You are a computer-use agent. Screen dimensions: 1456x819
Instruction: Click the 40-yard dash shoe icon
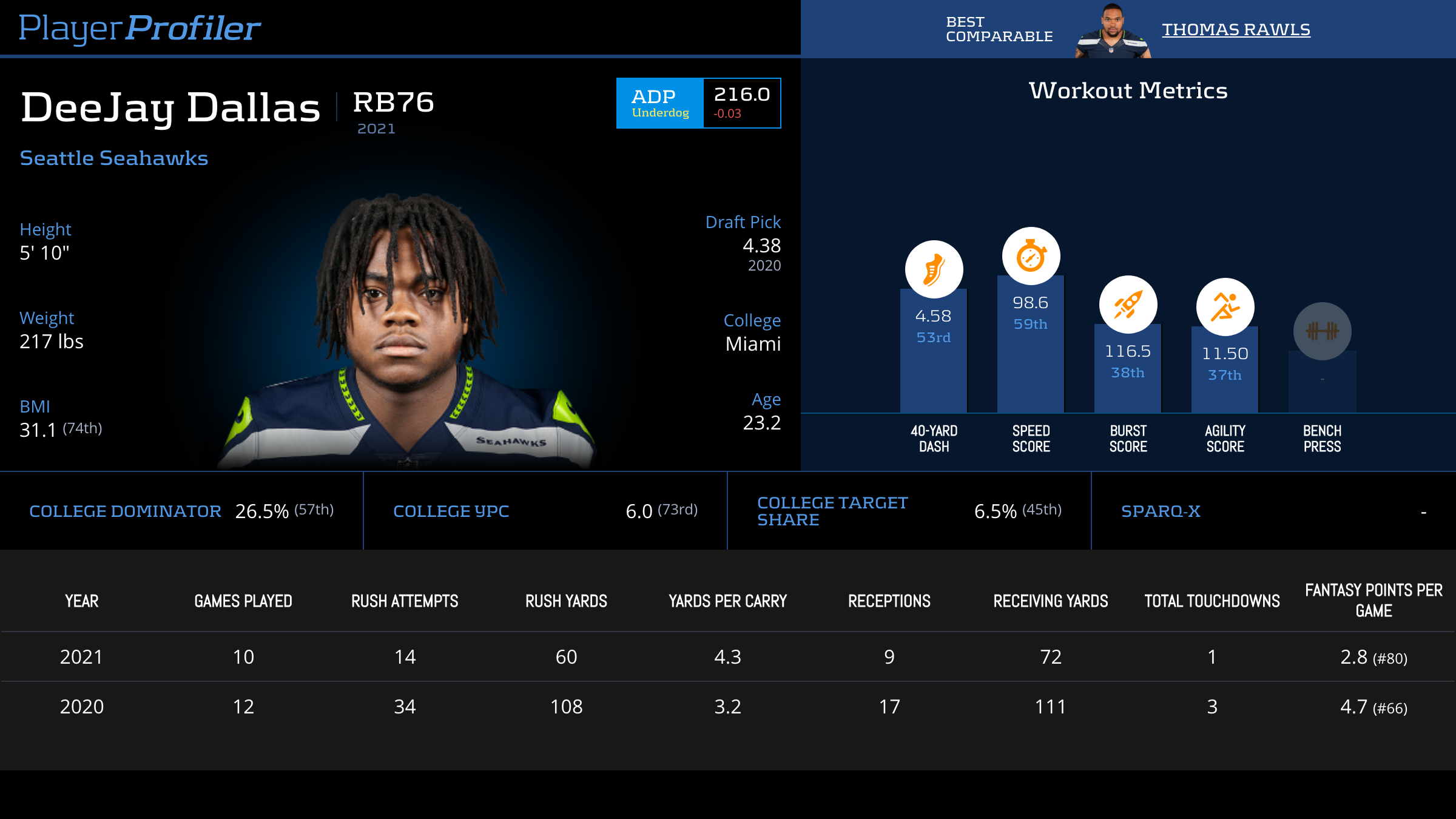(934, 269)
